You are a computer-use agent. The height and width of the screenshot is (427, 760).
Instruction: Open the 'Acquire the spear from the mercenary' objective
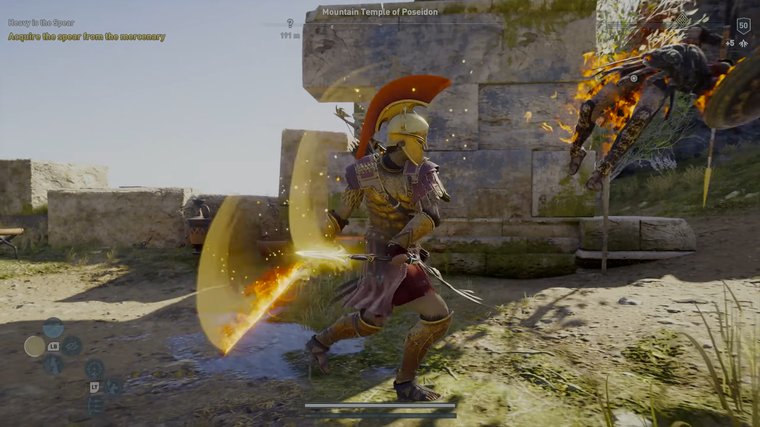86,37
